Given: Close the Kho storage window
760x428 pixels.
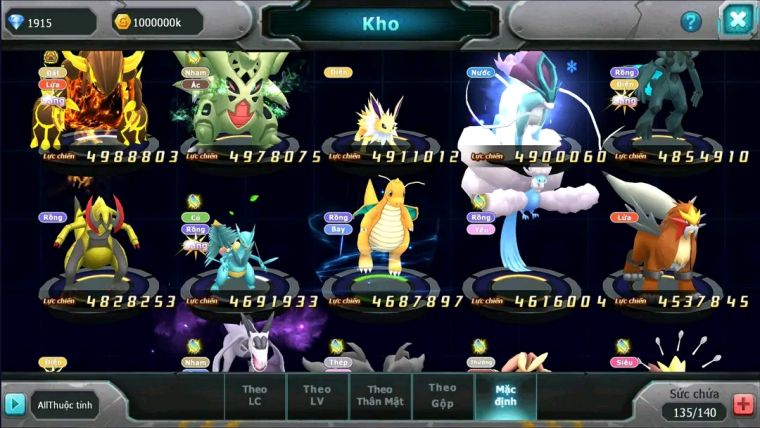Looking at the screenshot, I should coord(737,19).
